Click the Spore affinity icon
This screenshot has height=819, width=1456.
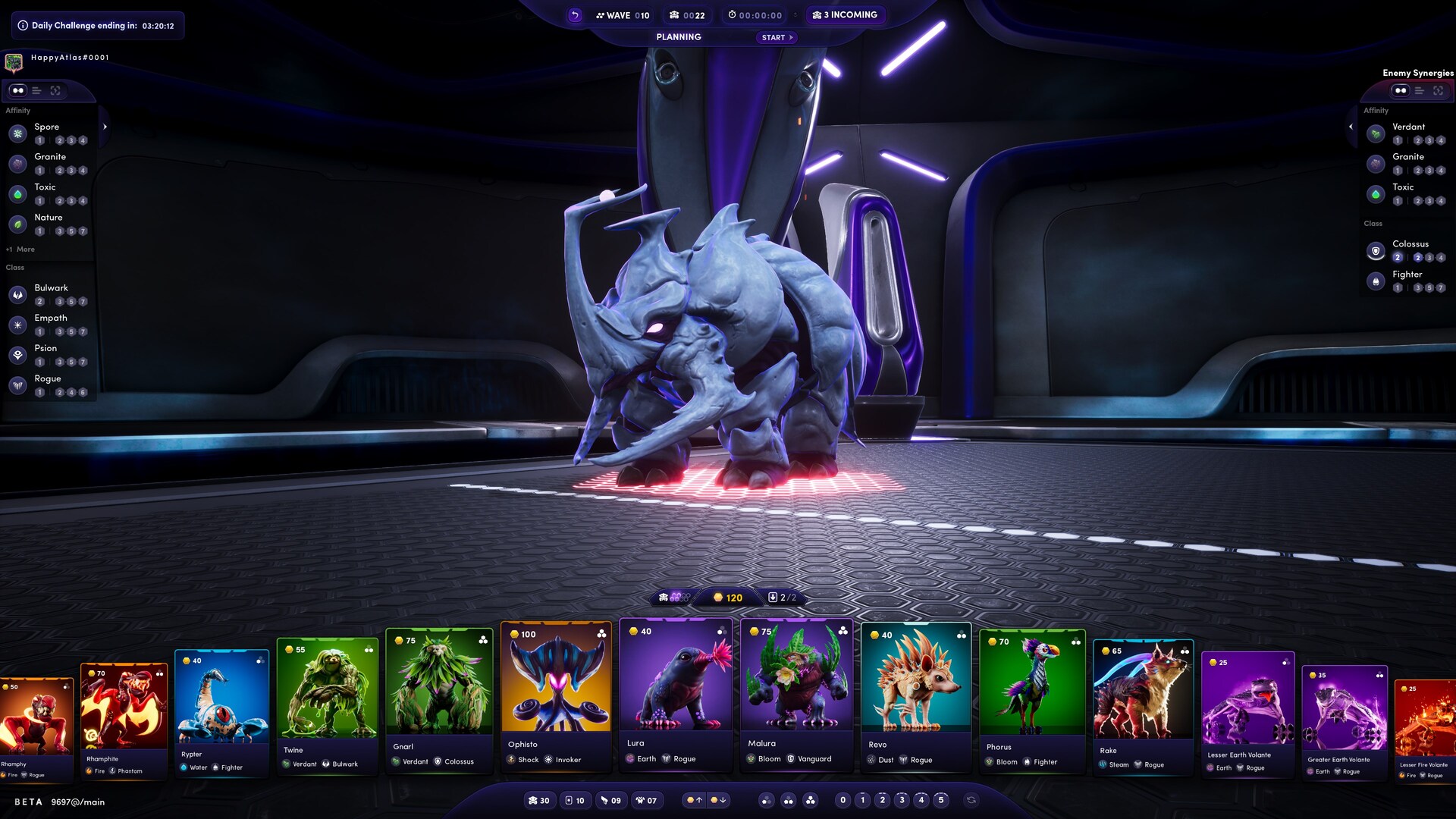coord(17,133)
